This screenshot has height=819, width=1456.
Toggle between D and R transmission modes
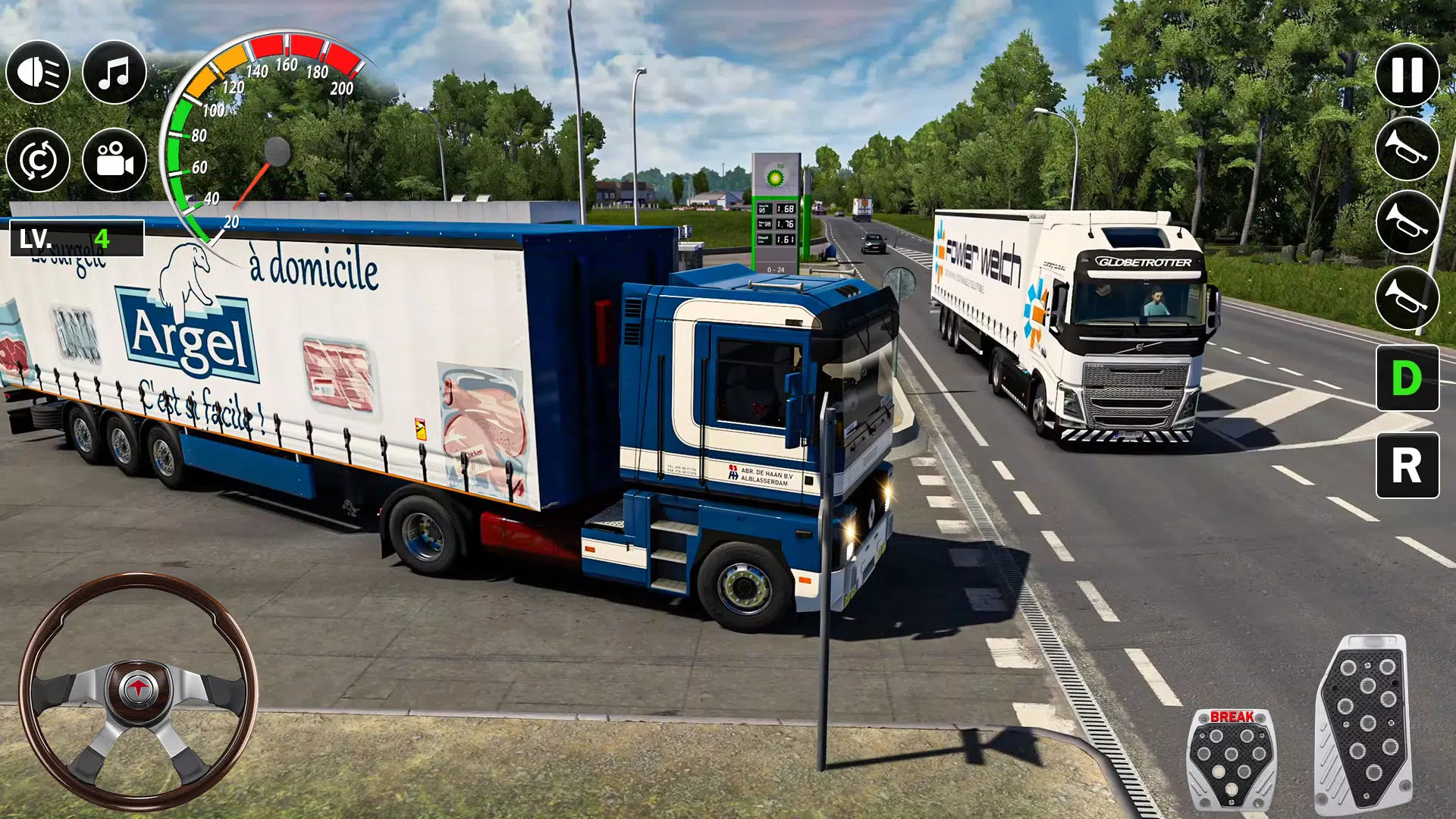click(x=1409, y=379)
